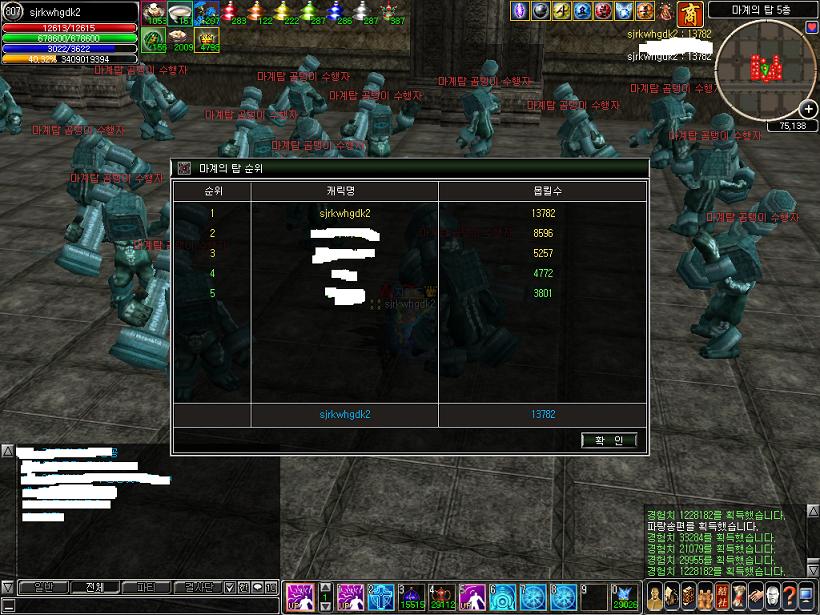Use the hotbar item showing 15519
The width and height of the screenshot is (820, 615).
tap(412, 596)
